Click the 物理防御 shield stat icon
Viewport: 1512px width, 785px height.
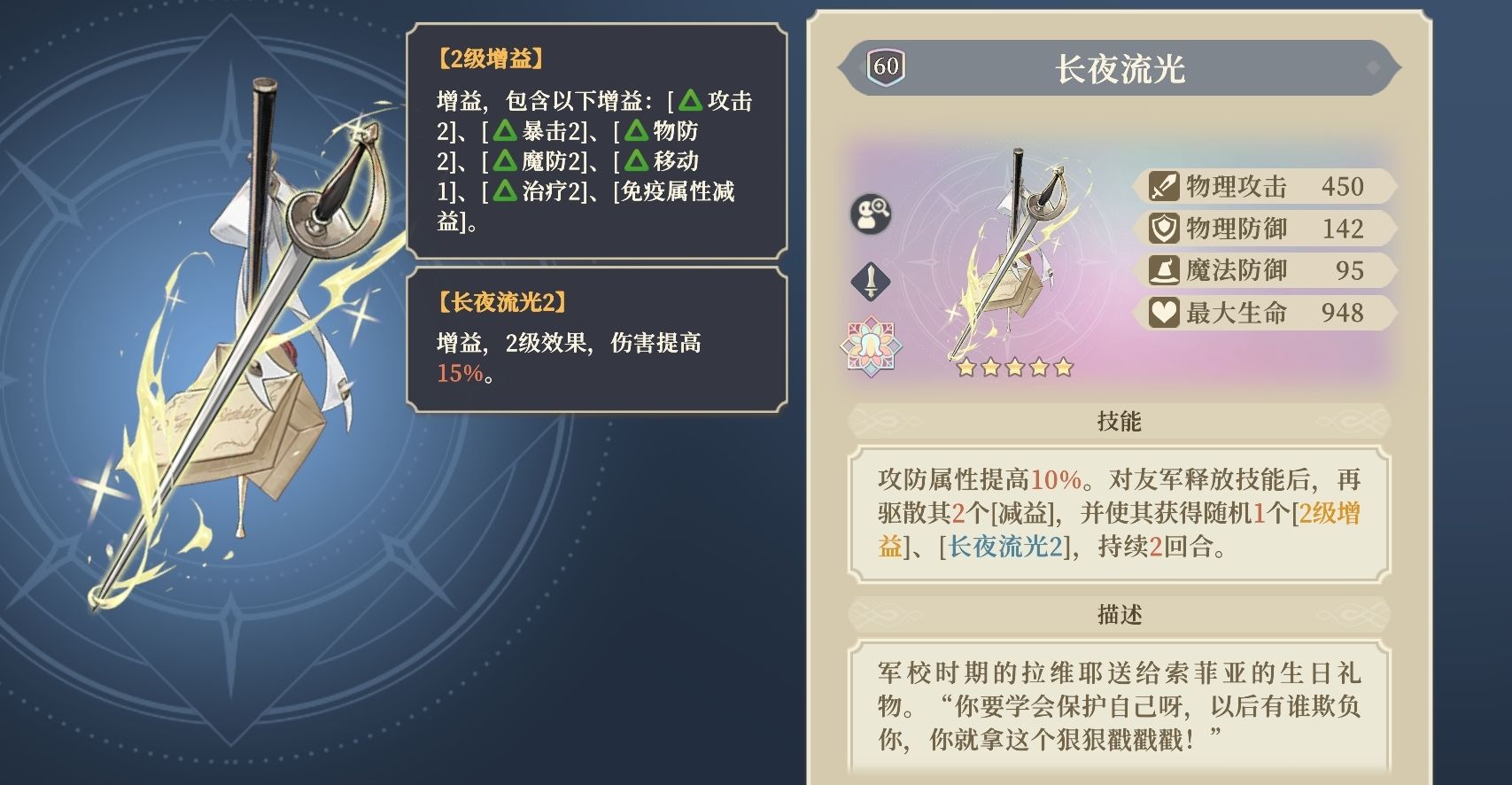pos(1167,229)
